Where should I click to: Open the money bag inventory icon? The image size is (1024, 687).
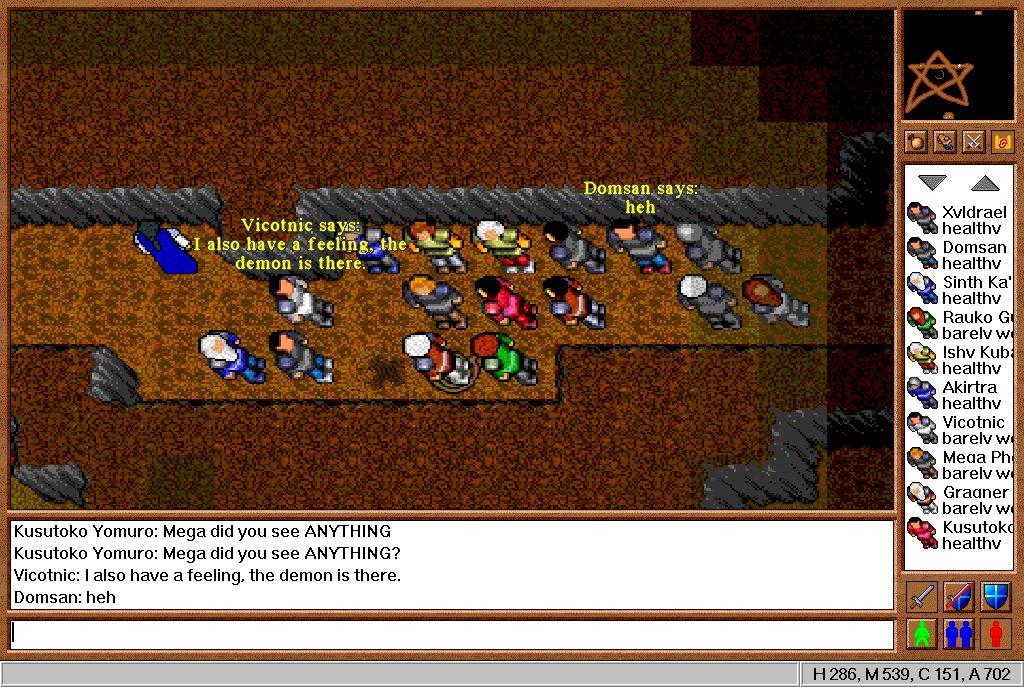916,142
